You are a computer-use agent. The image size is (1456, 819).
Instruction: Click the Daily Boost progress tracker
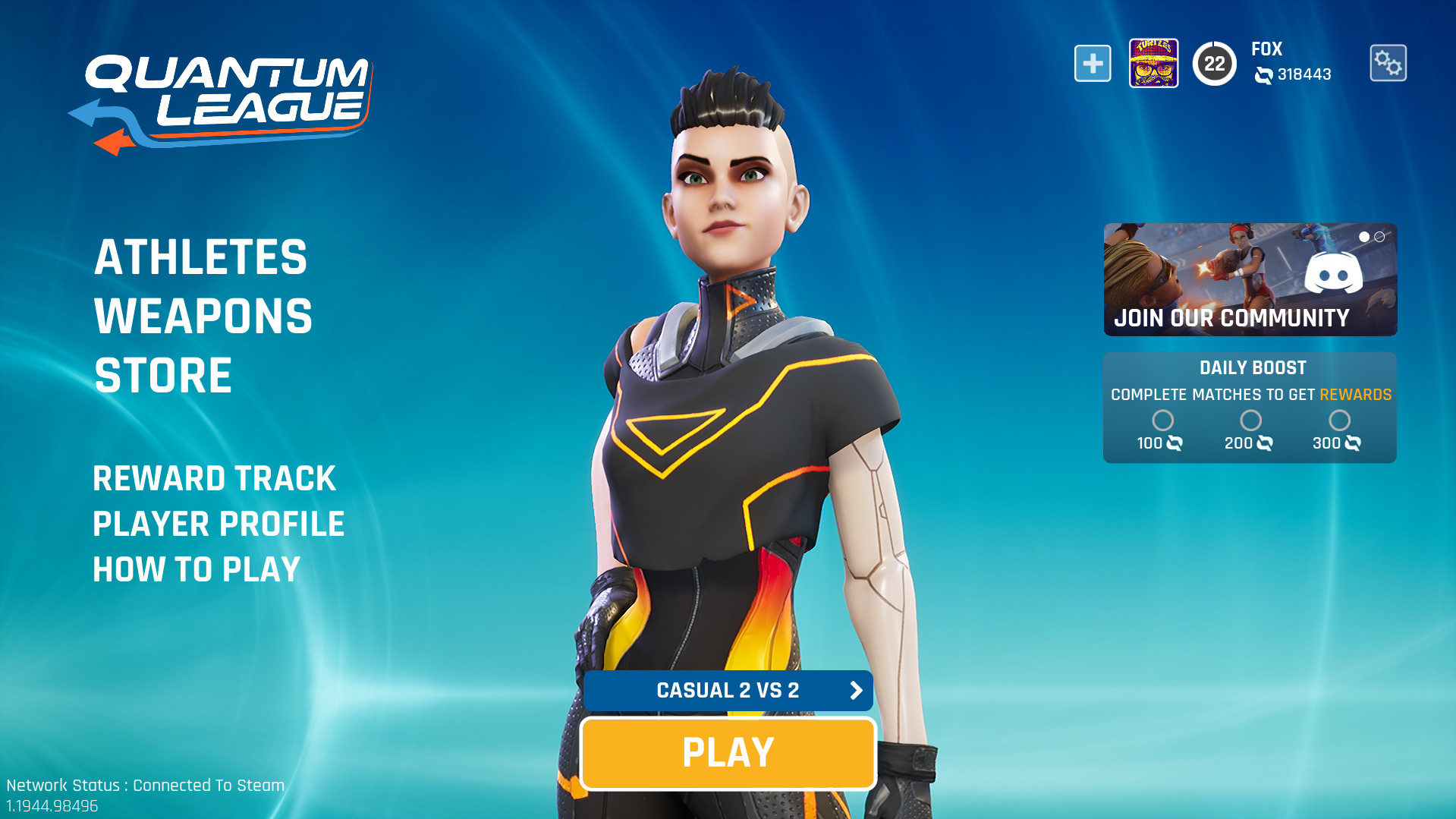(x=1250, y=408)
